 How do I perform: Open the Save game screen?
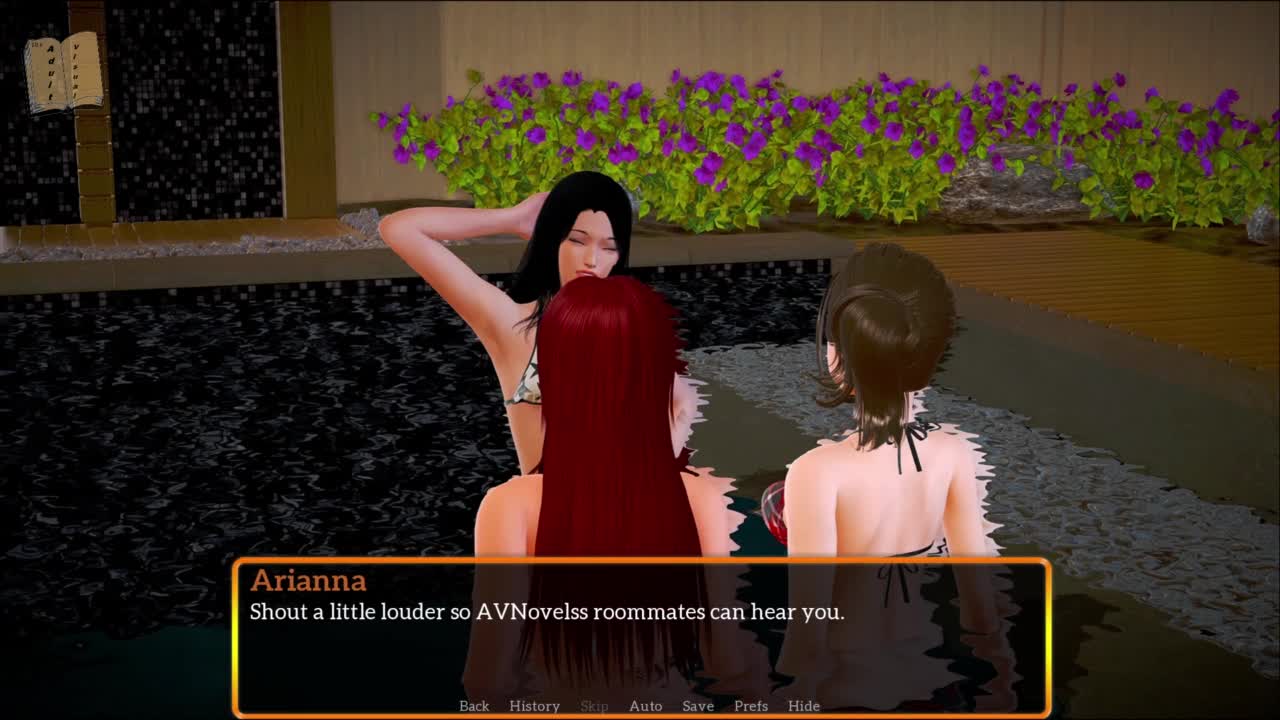point(698,706)
